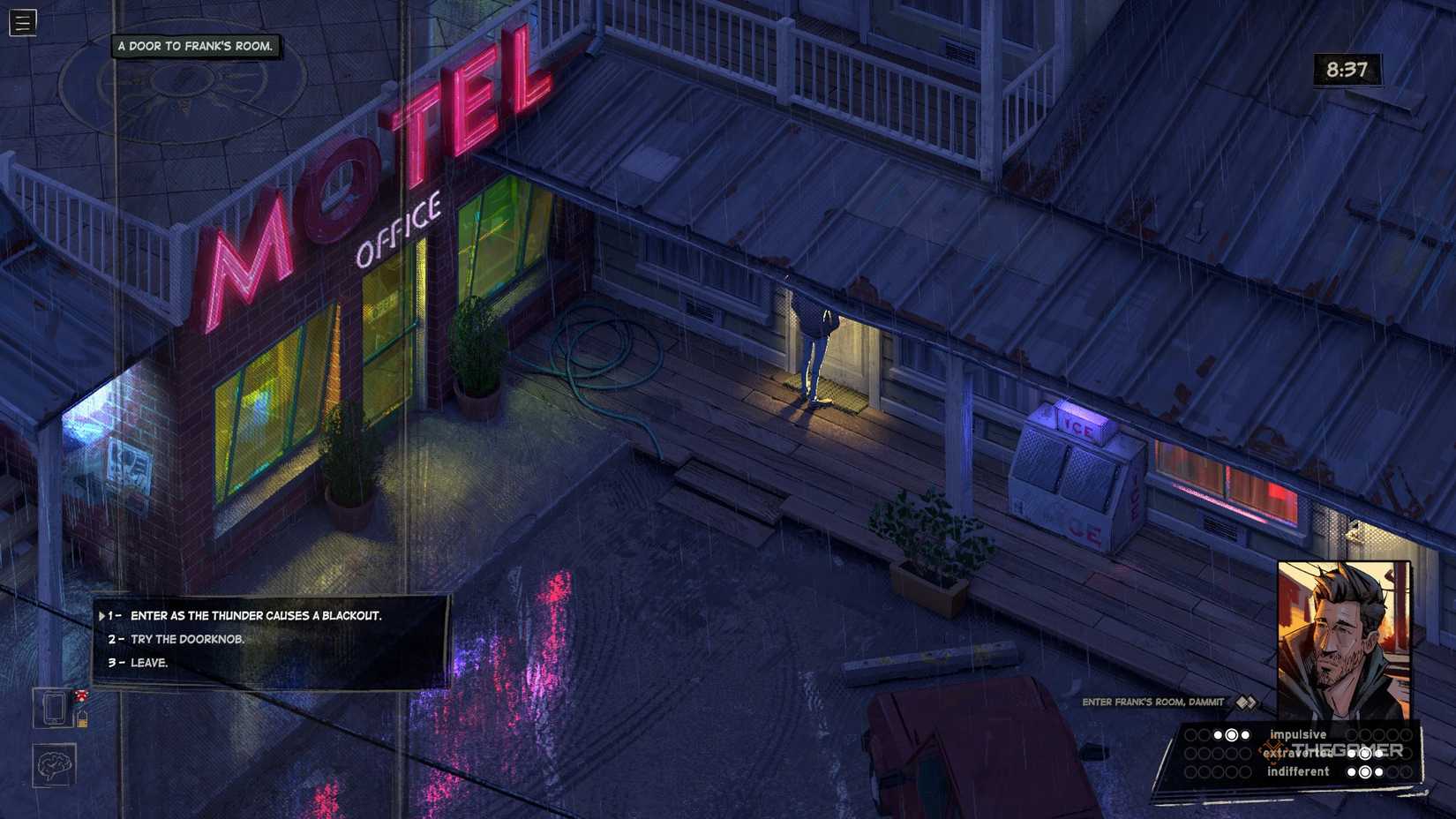The height and width of the screenshot is (819, 1456).
Task: Click the red notification badge on the phone icon
Action: tap(81, 695)
